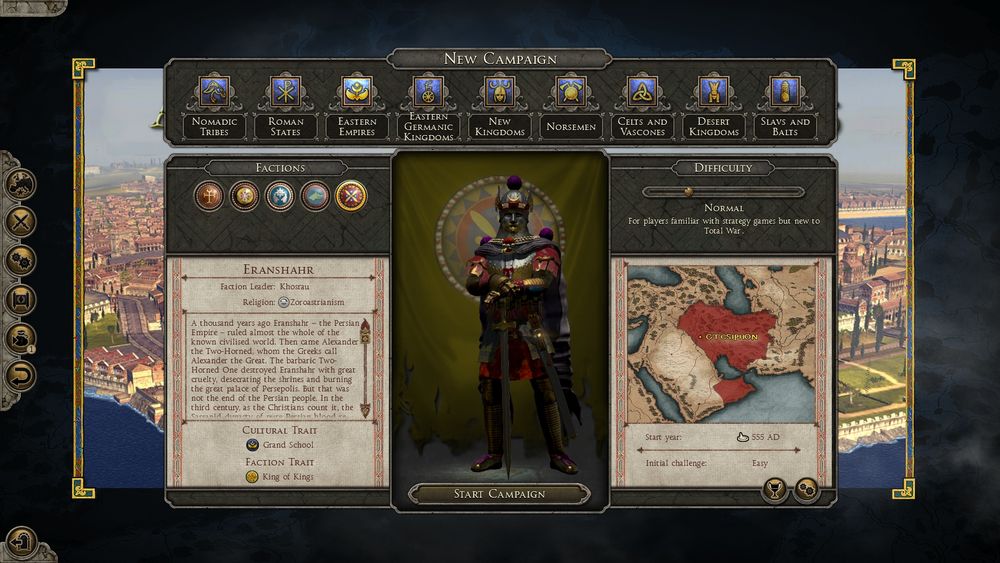Select the Nomadic Tribes culture group
Screen dimensions: 1000x563
[213, 103]
